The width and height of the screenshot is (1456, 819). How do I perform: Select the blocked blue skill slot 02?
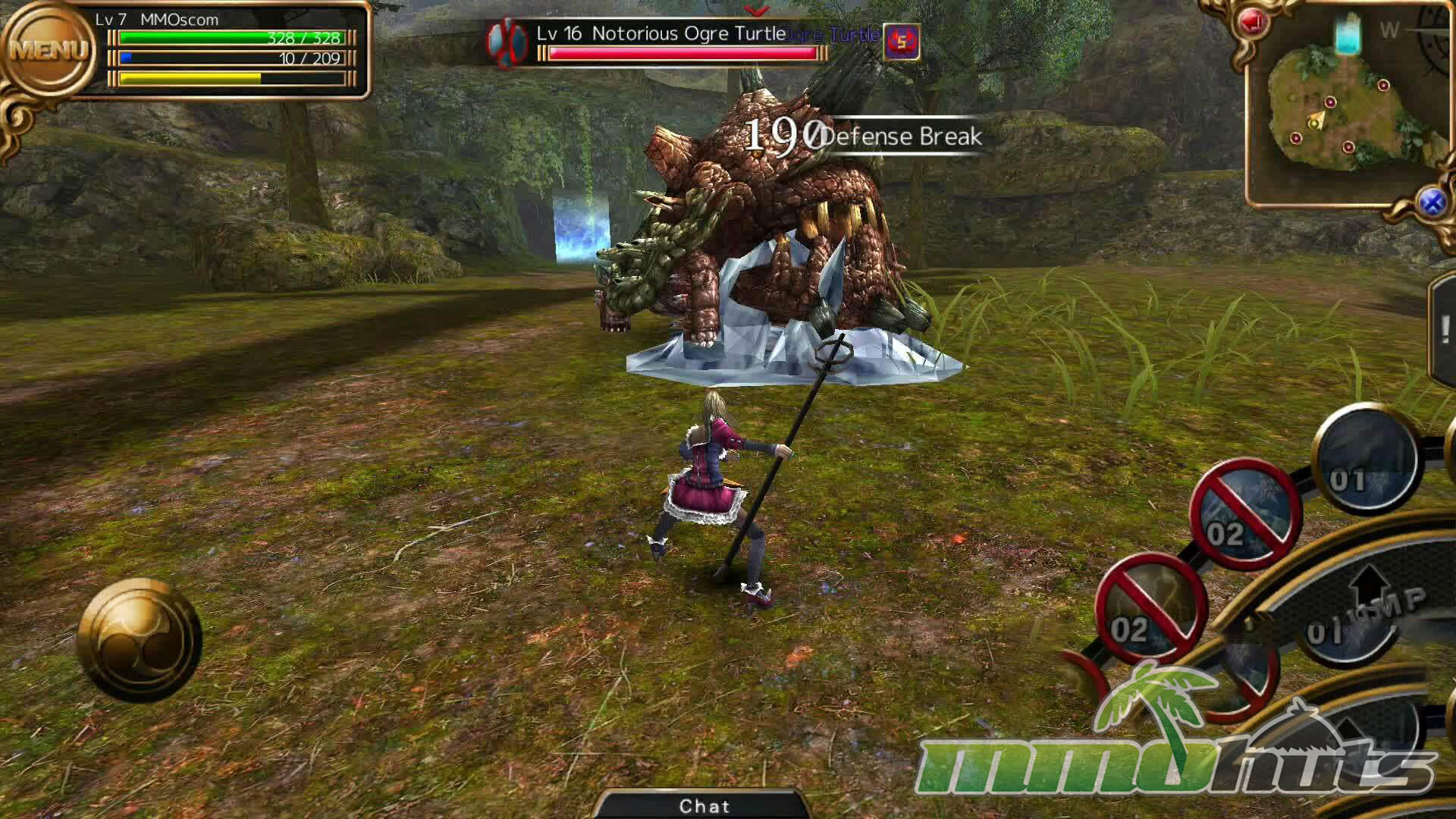click(1245, 513)
